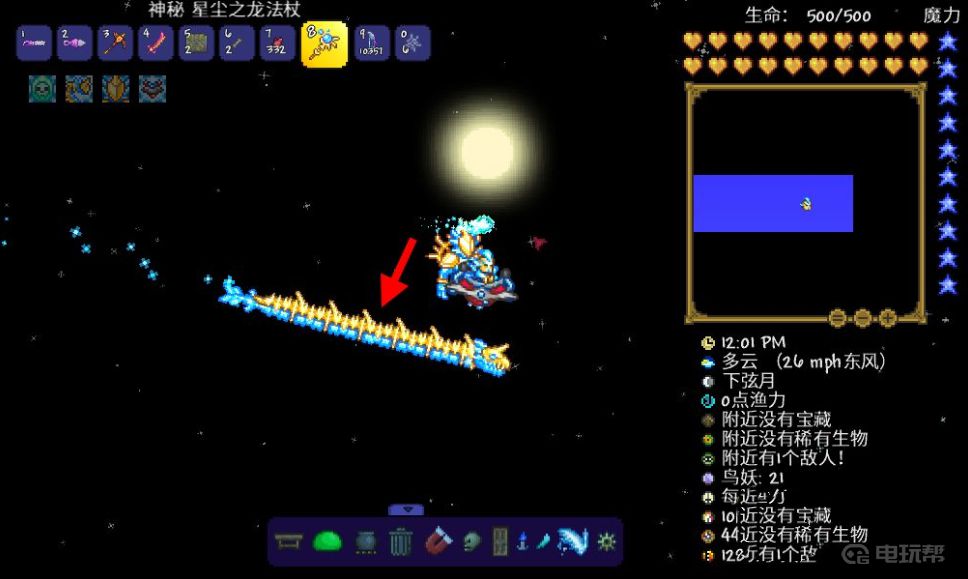Click the golden helmet buff icon
This screenshot has width=968, height=579.
tap(115, 89)
